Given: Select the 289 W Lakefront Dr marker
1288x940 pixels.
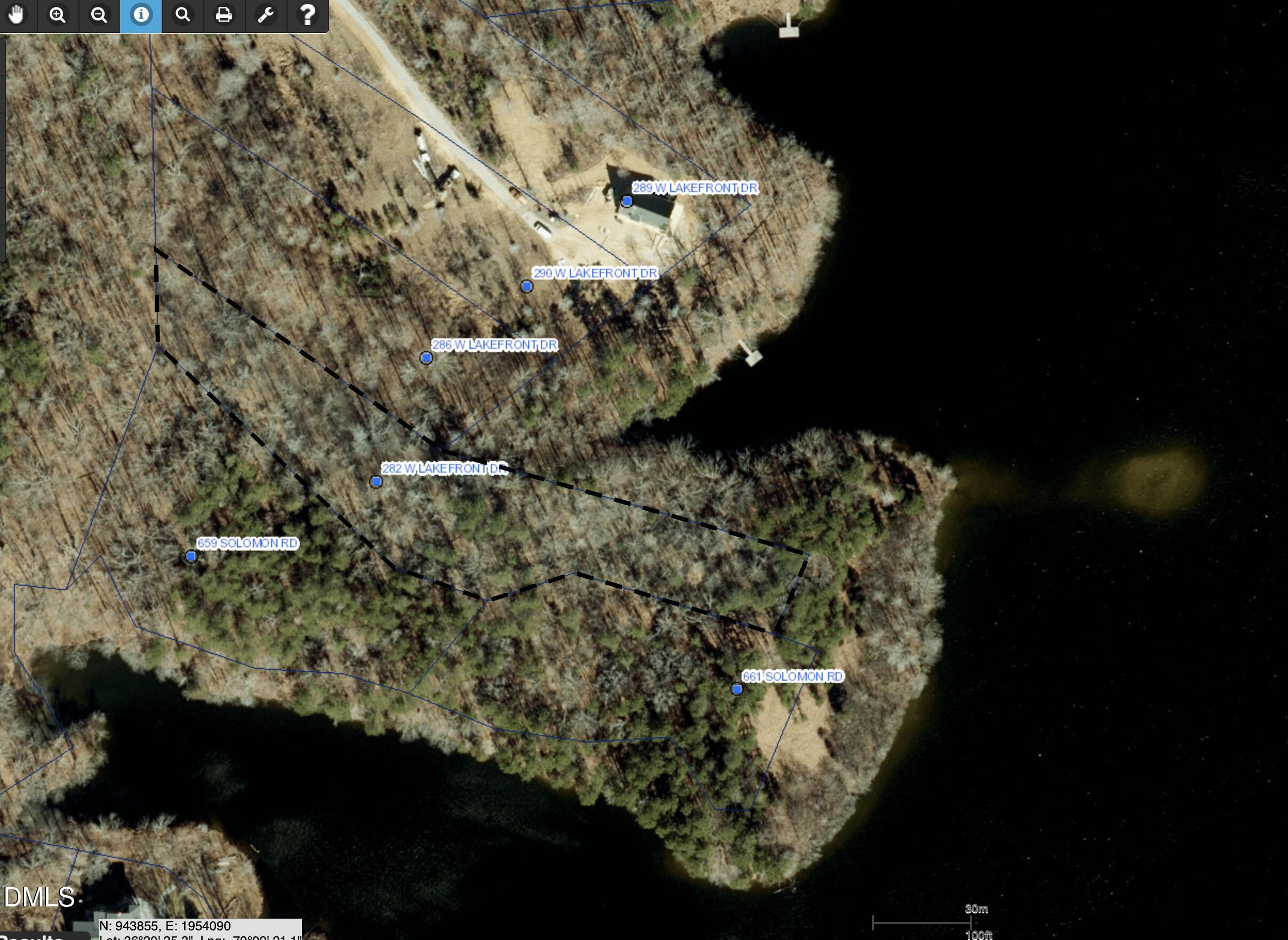Looking at the screenshot, I should (x=626, y=201).
